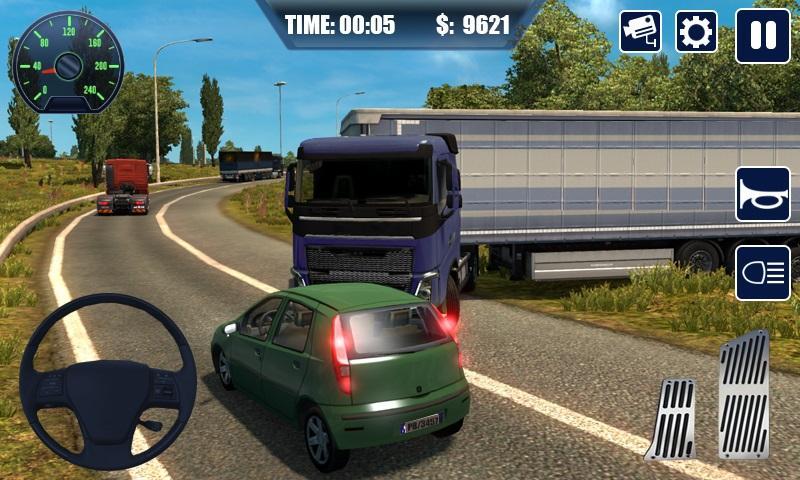Pause the game
Image resolution: width=800 pixels, height=480 pixels.
point(762,35)
